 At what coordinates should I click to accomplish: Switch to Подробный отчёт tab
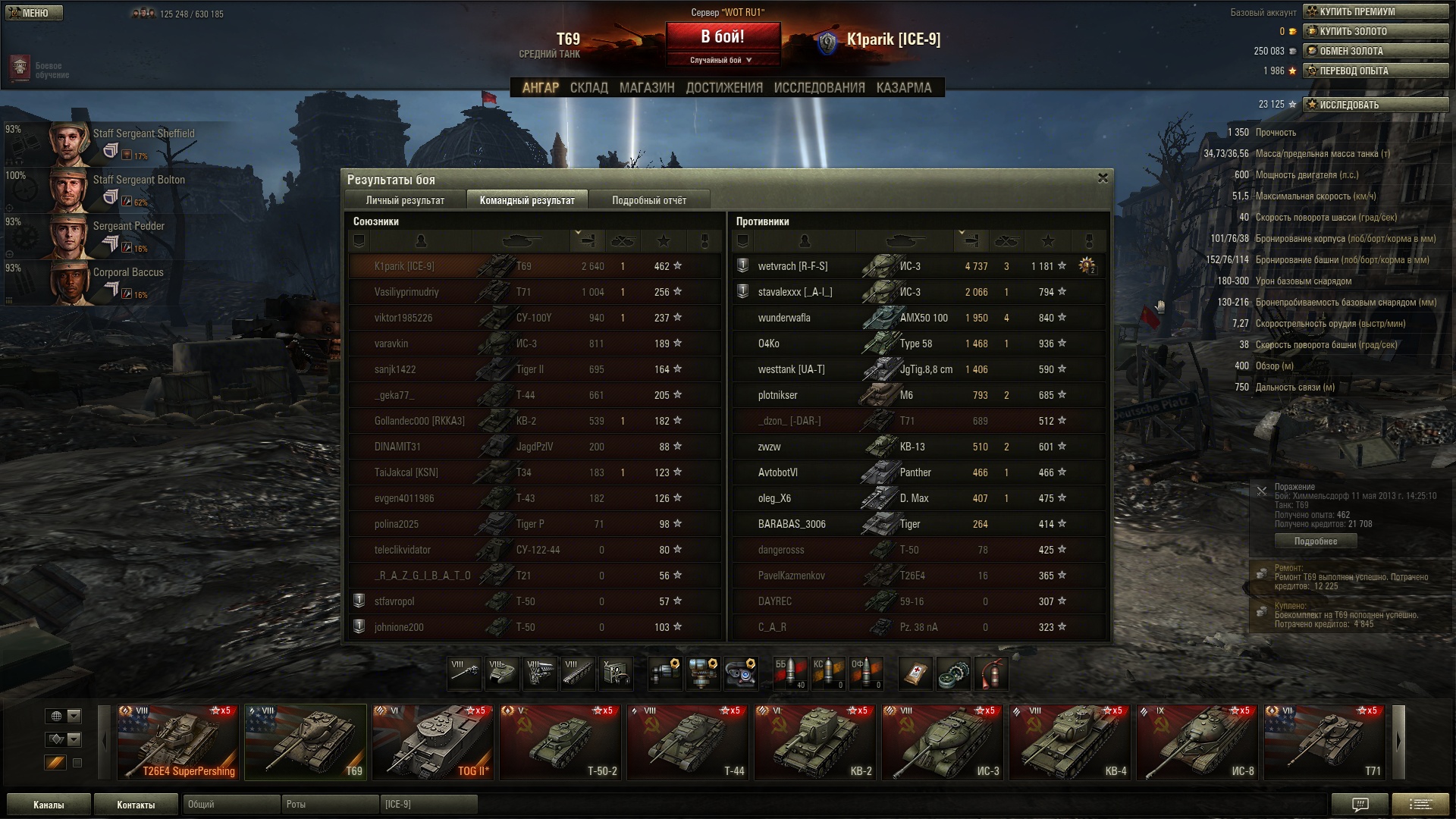pos(648,200)
